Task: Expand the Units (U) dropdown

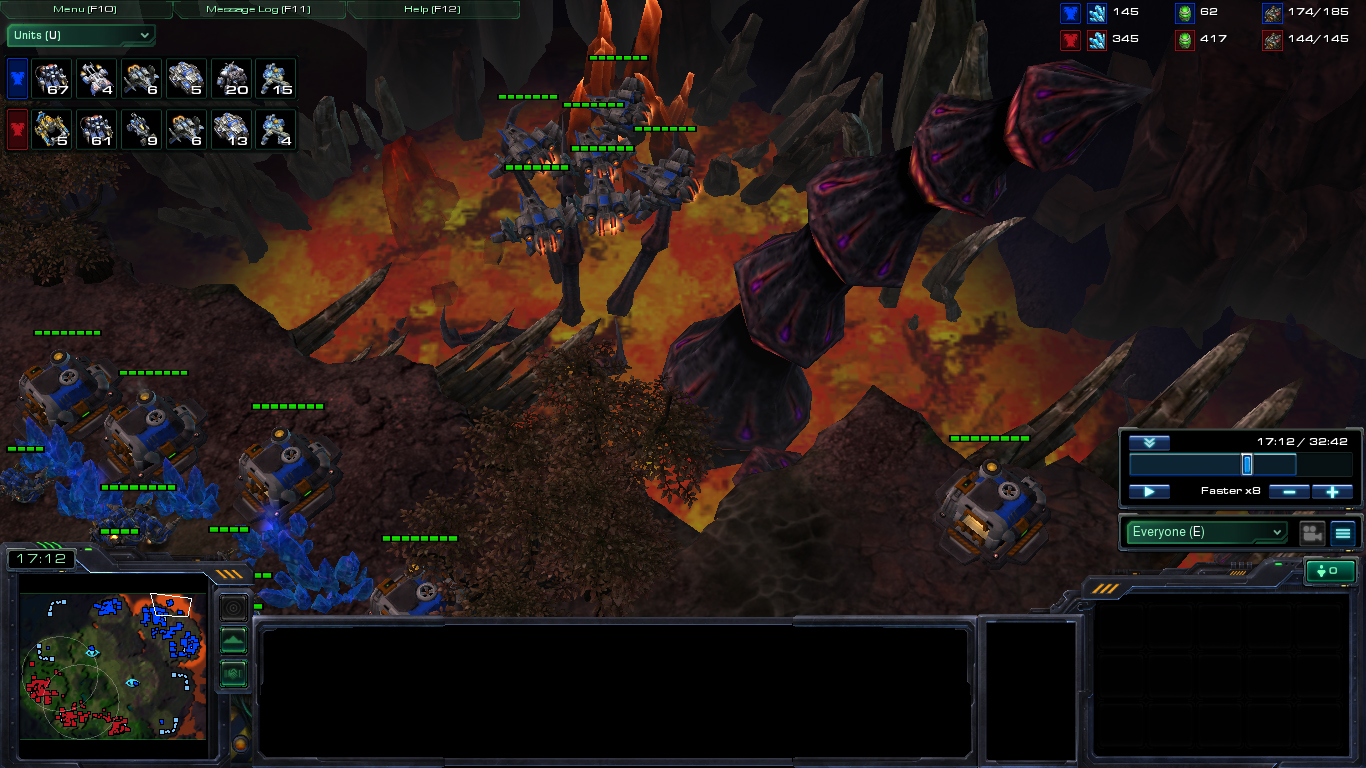Action: (x=81, y=36)
